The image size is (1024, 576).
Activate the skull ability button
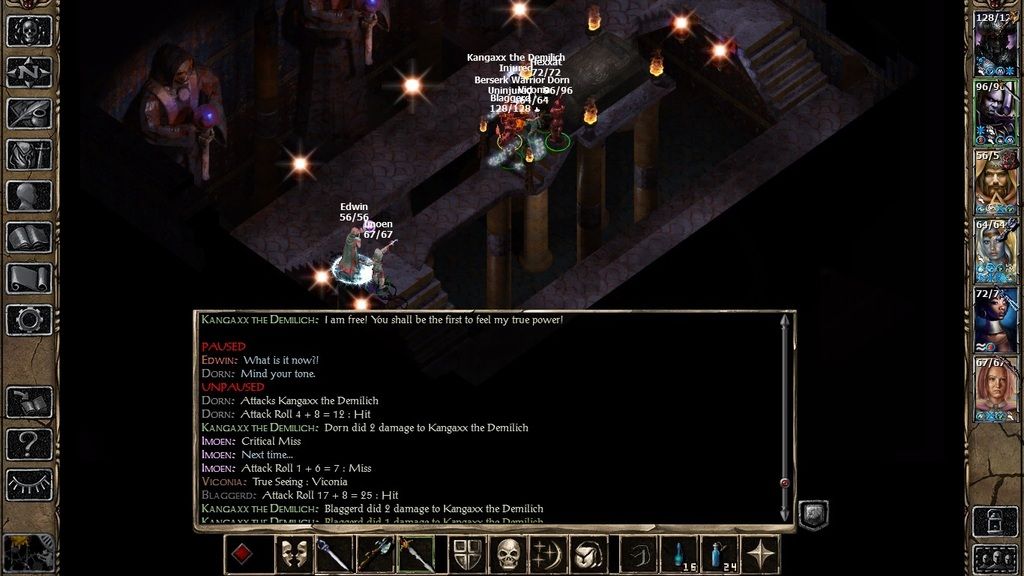click(509, 554)
